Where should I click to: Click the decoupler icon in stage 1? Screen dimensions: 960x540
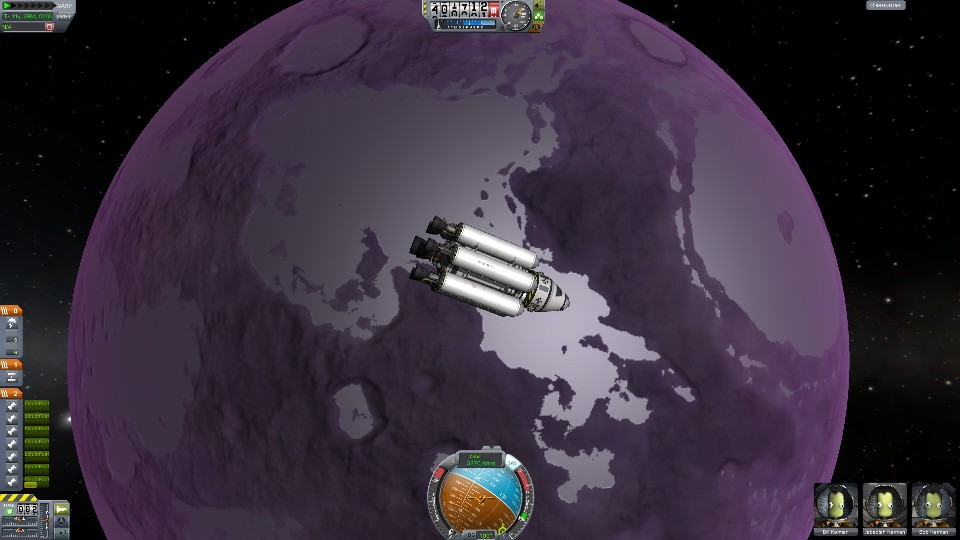coord(11,378)
